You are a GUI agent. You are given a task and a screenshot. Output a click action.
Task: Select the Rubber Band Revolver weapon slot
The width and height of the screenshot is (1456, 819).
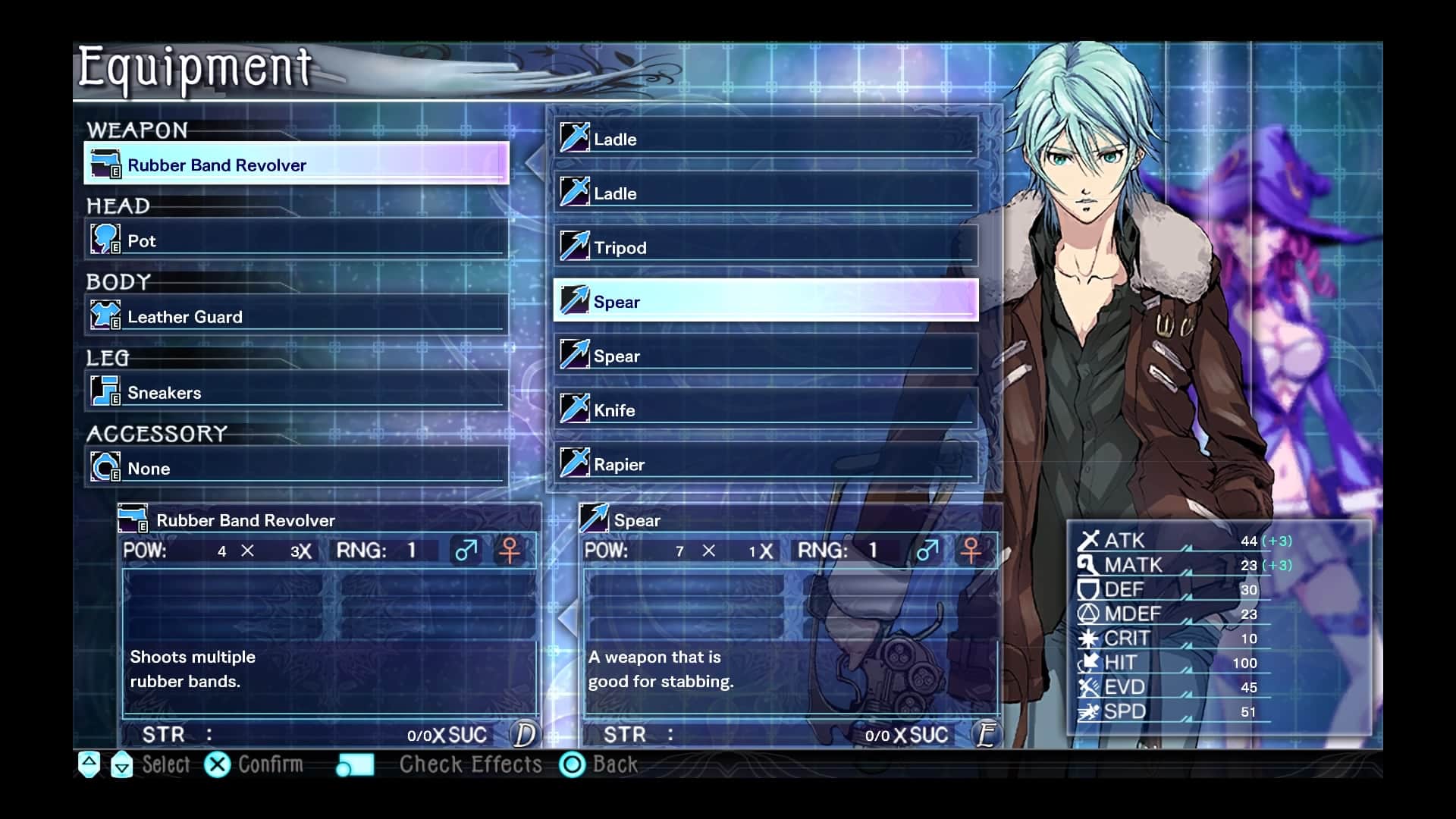point(296,164)
